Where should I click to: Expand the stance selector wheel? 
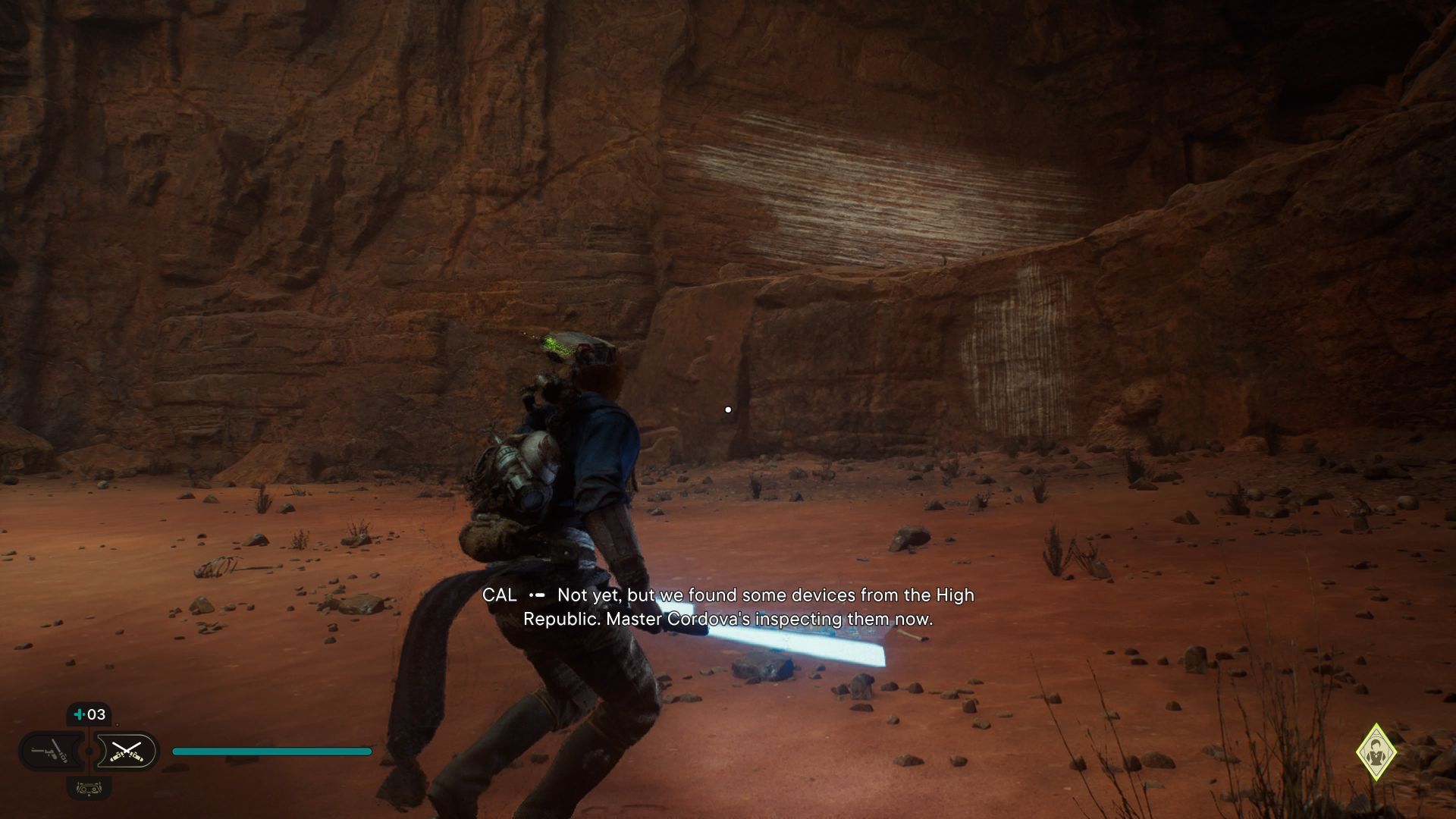(87, 751)
